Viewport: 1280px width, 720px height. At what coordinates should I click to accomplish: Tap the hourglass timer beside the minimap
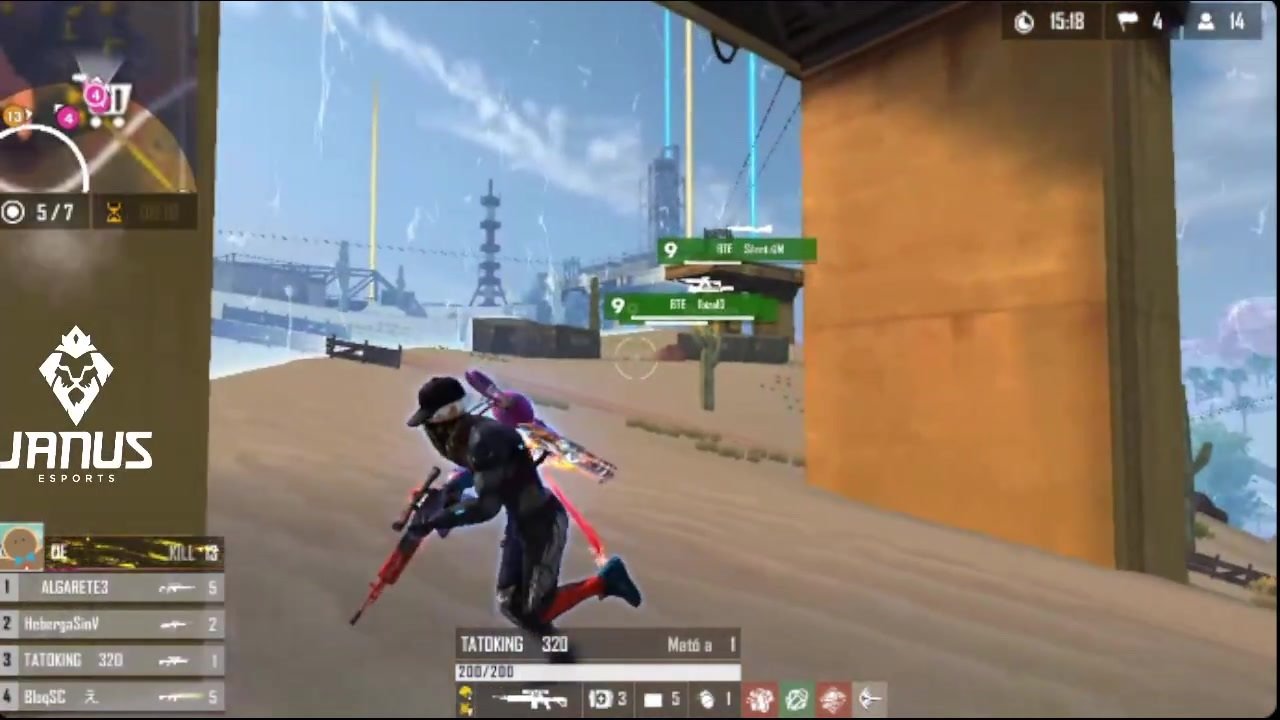click(x=115, y=211)
